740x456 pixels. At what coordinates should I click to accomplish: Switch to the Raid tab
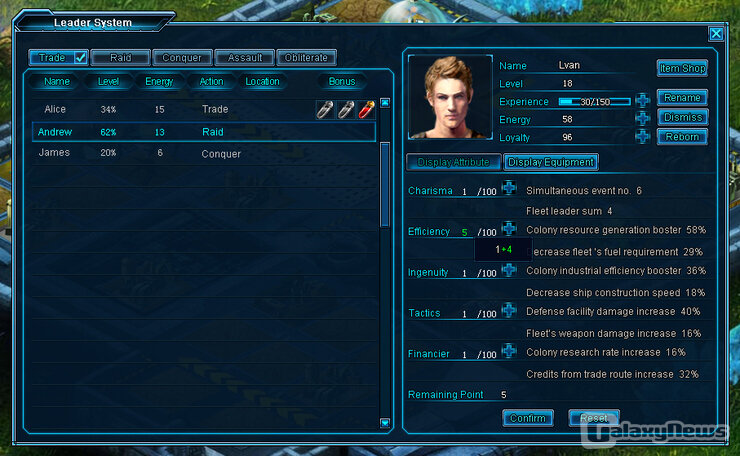tap(120, 58)
